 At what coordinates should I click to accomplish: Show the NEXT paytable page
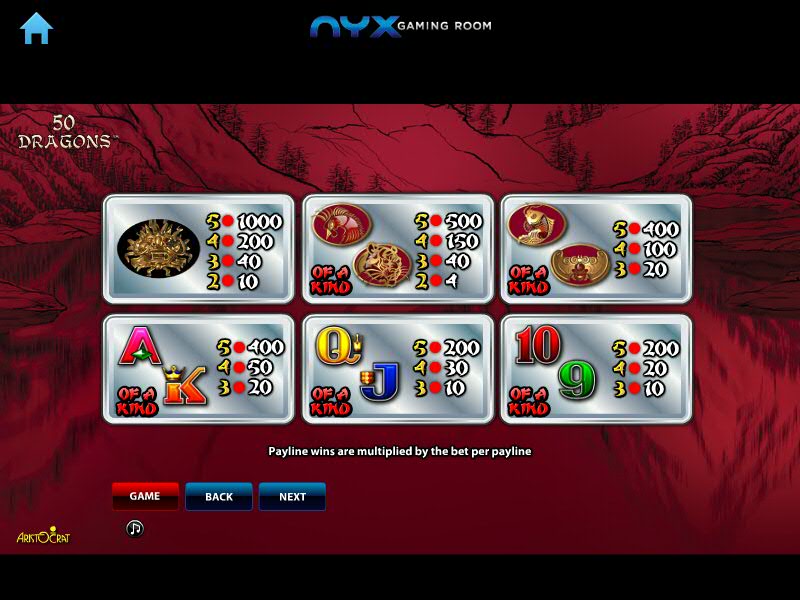tap(292, 496)
